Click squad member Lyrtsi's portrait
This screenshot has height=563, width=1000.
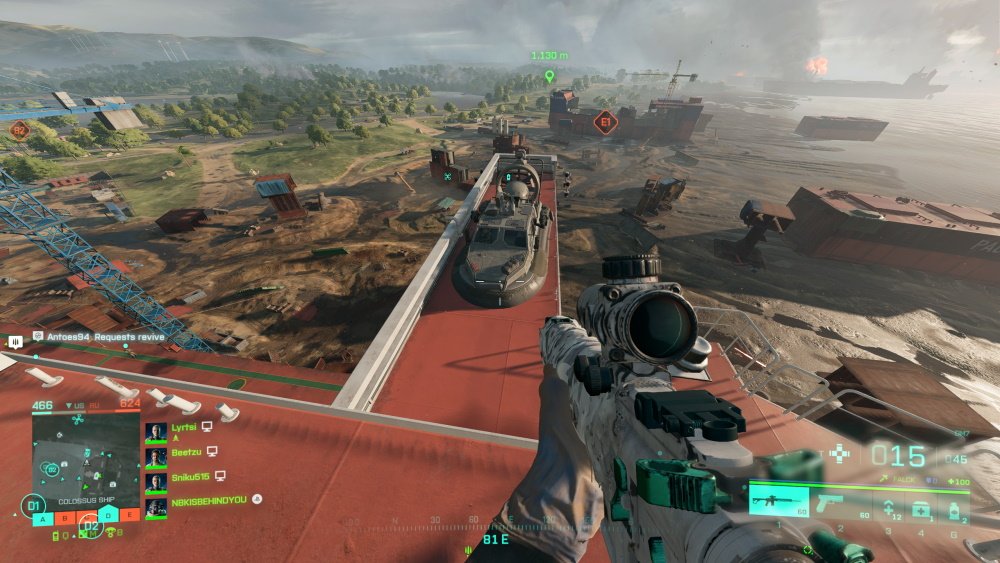pos(156,431)
